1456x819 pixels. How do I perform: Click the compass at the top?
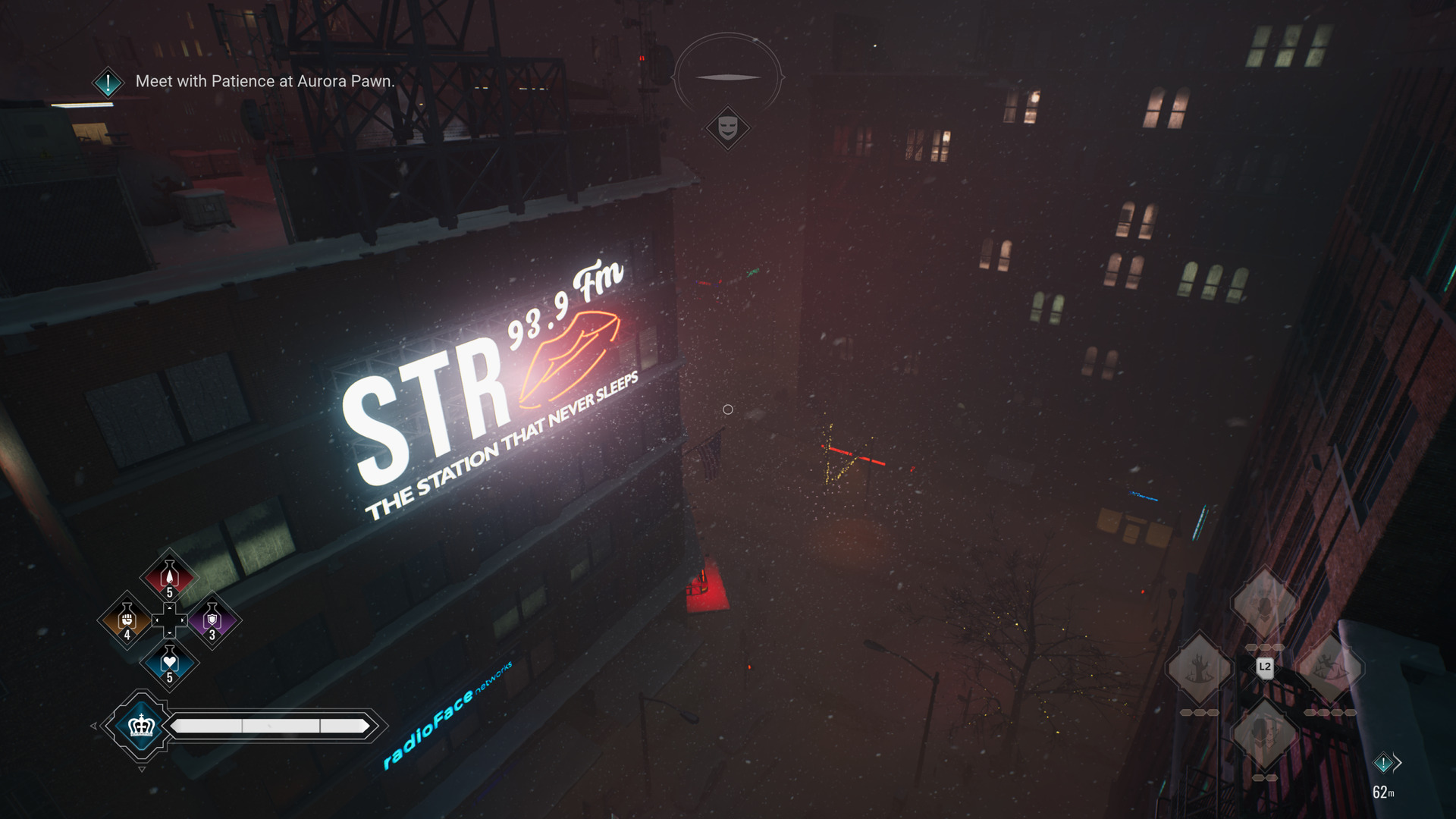click(727, 77)
